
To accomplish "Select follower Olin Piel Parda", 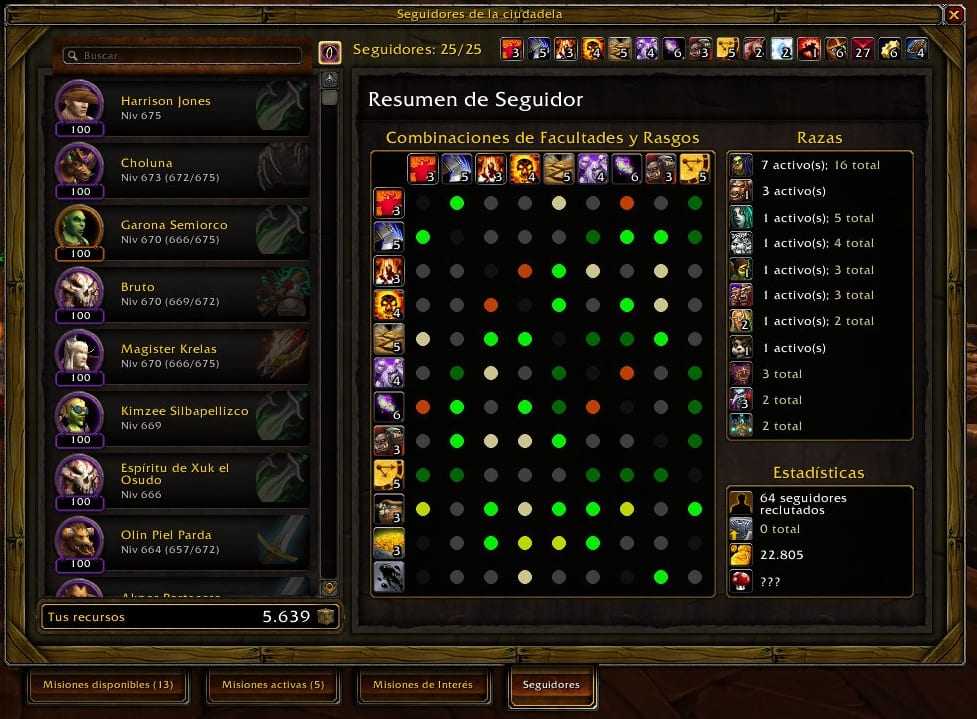I will 180,542.
